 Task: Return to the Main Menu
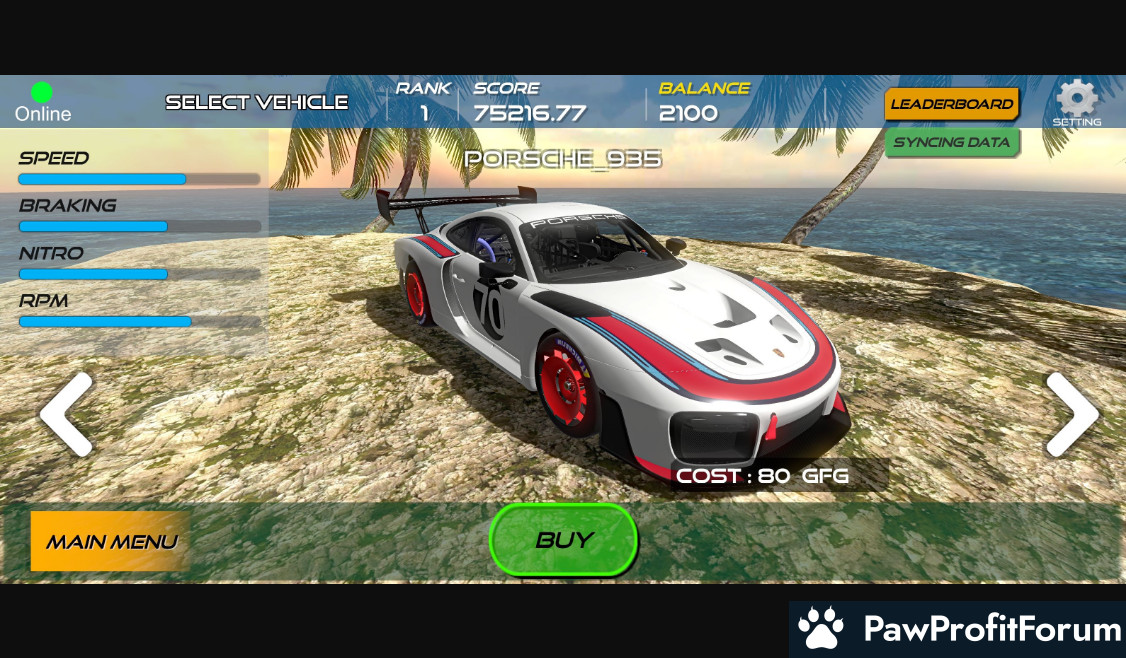pos(110,541)
